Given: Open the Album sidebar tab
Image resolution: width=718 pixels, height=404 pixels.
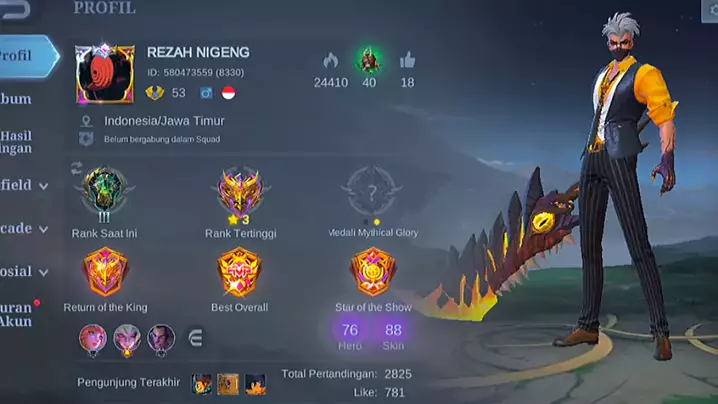Looking at the screenshot, I should [x=18, y=99].
